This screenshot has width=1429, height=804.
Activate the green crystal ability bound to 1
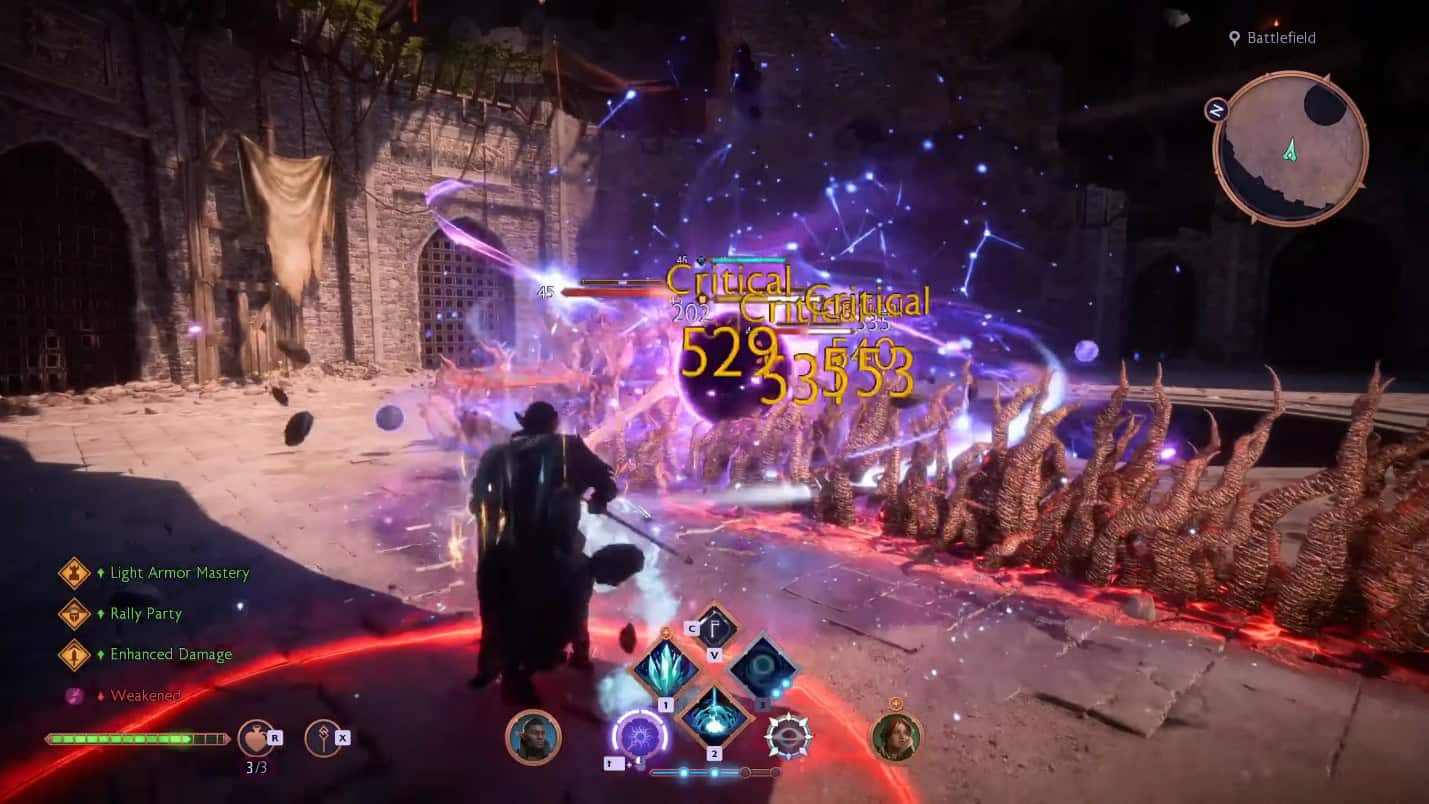click(x=665, y=670)
